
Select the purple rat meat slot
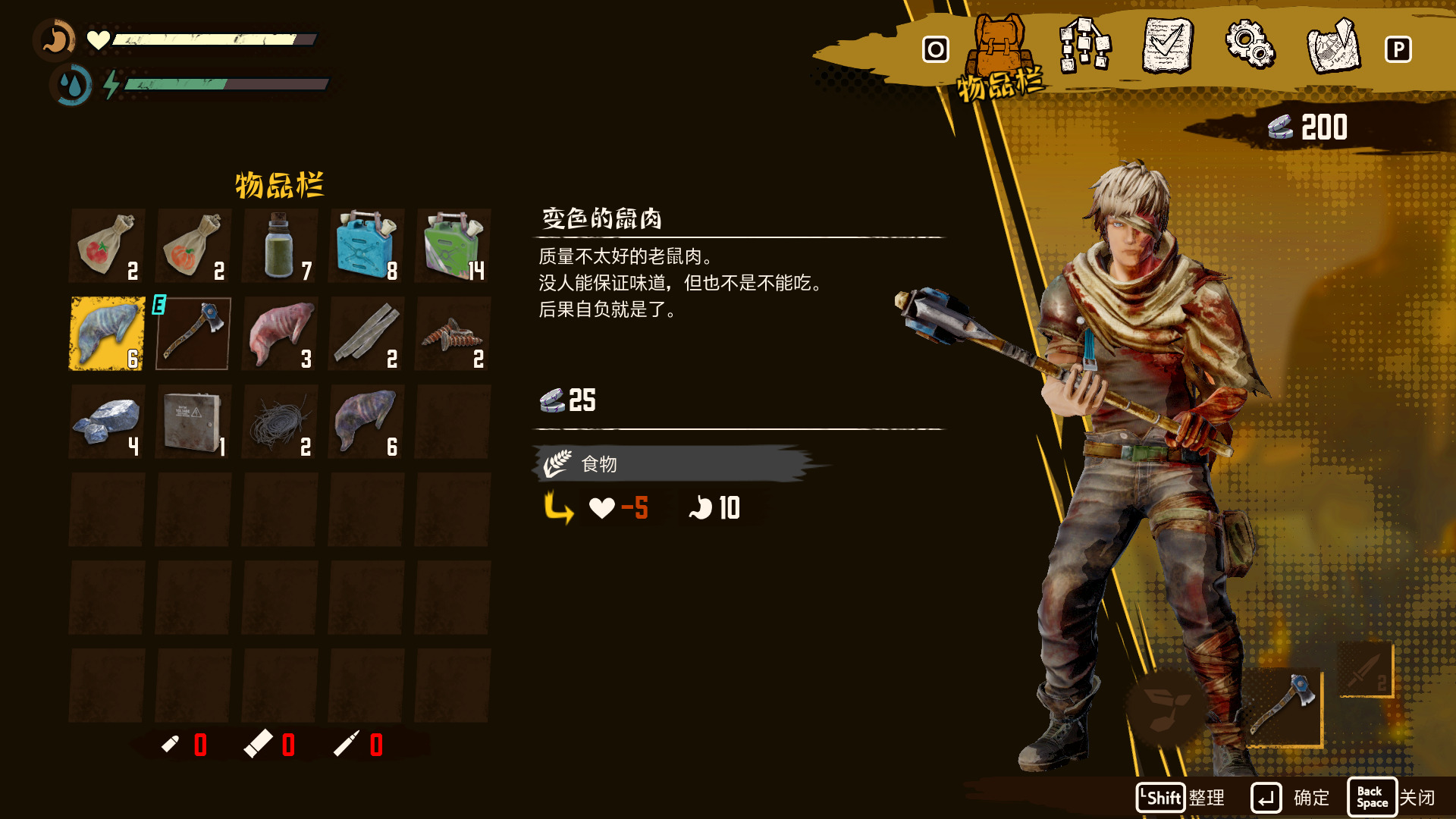(x=366, y=422)
